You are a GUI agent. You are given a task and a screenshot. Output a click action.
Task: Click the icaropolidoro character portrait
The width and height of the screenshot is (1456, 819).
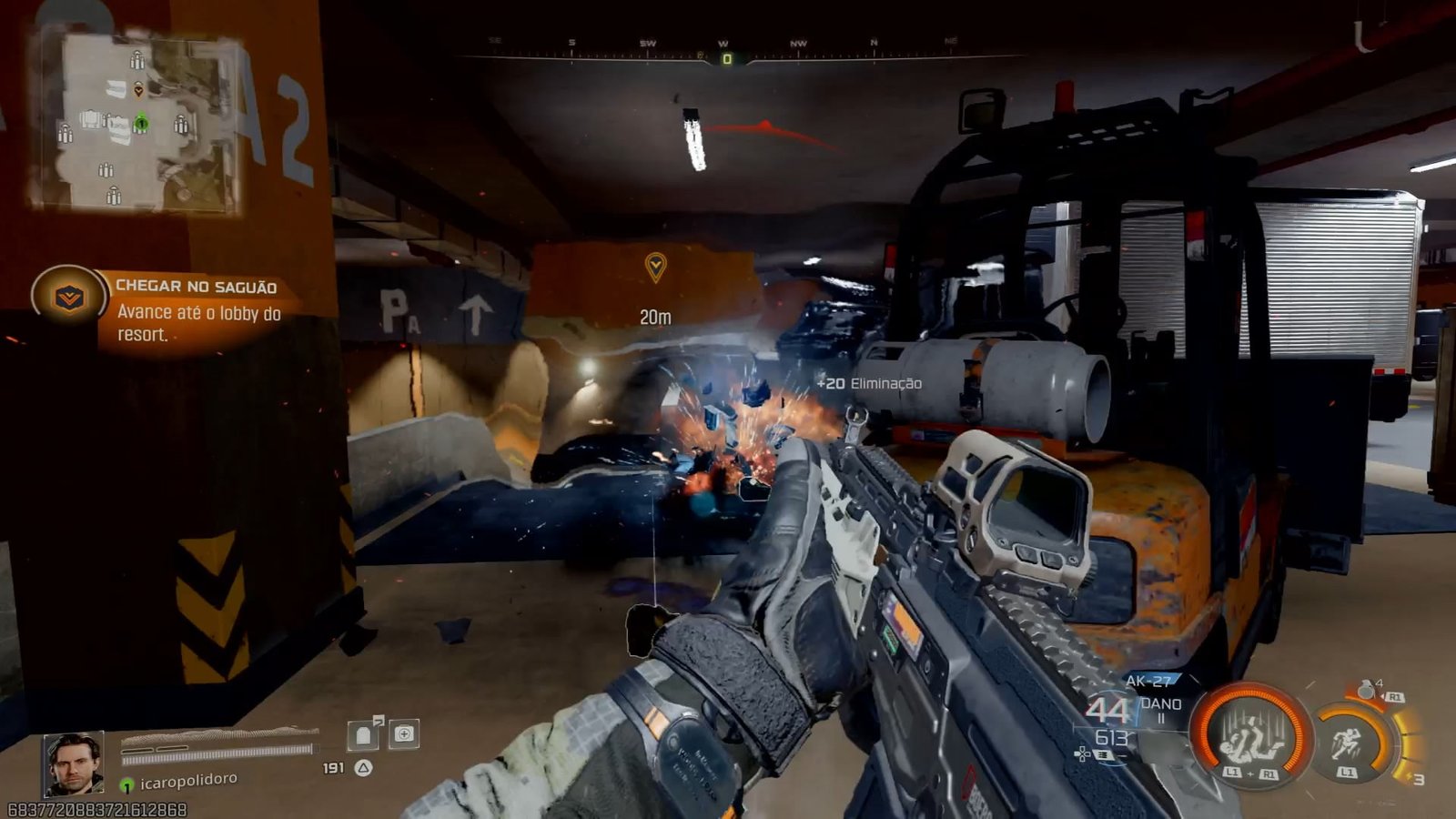click(x=74, y=763)
